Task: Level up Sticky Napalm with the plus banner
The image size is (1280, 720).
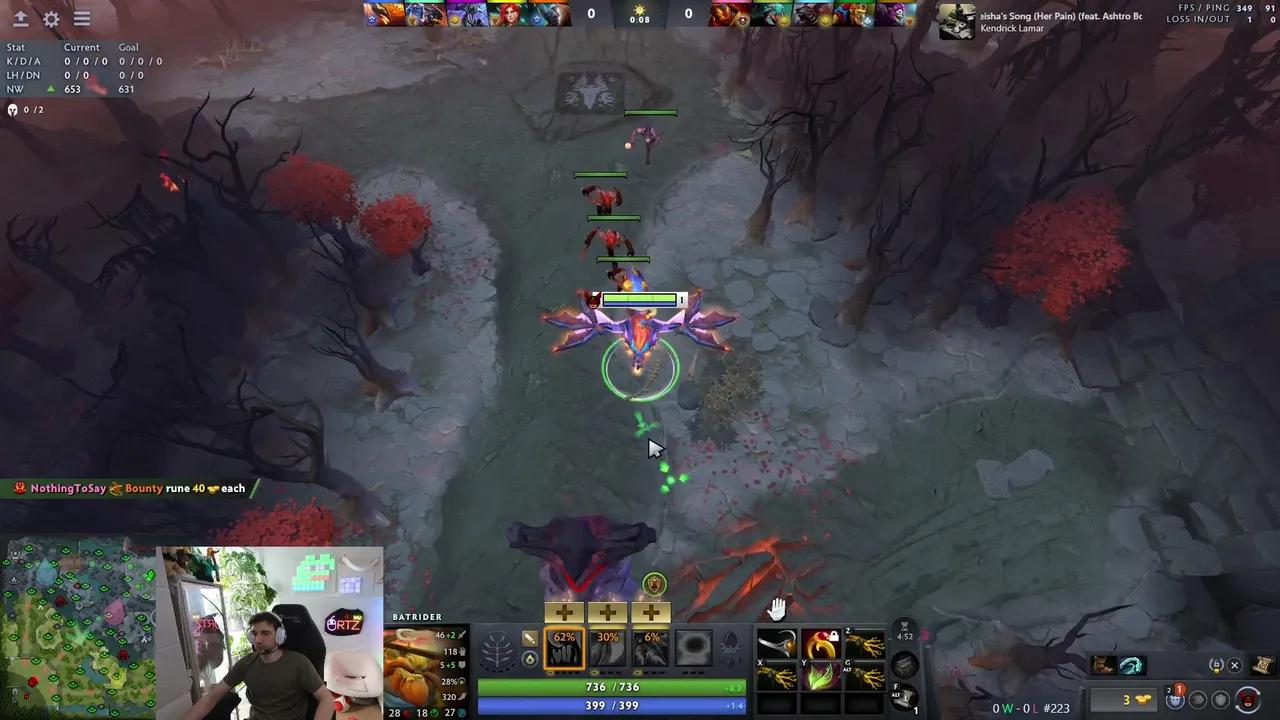Action: click(564, 612)
